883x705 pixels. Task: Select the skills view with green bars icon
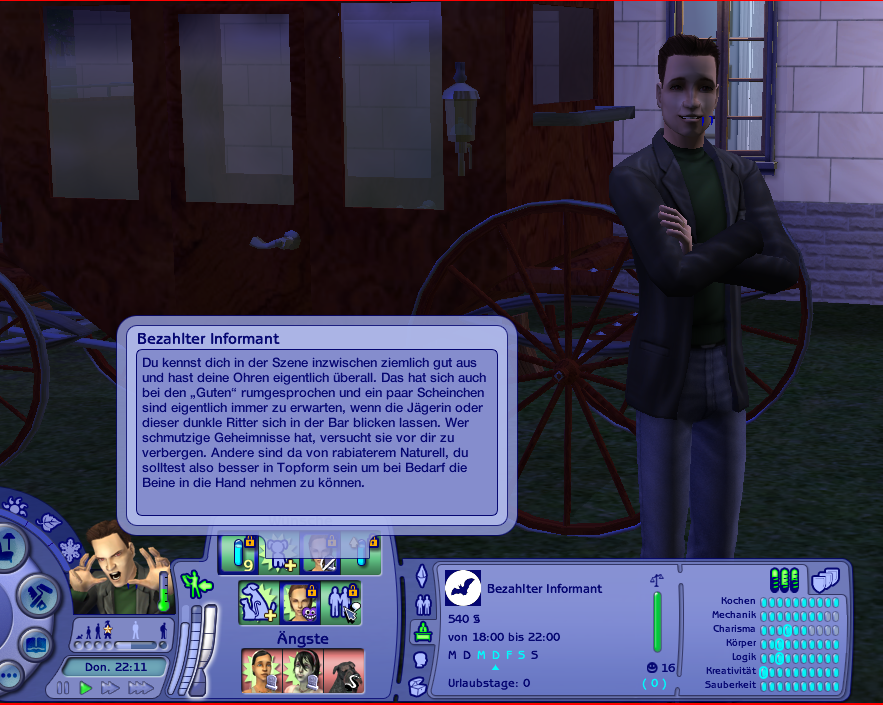pos(784,579)
